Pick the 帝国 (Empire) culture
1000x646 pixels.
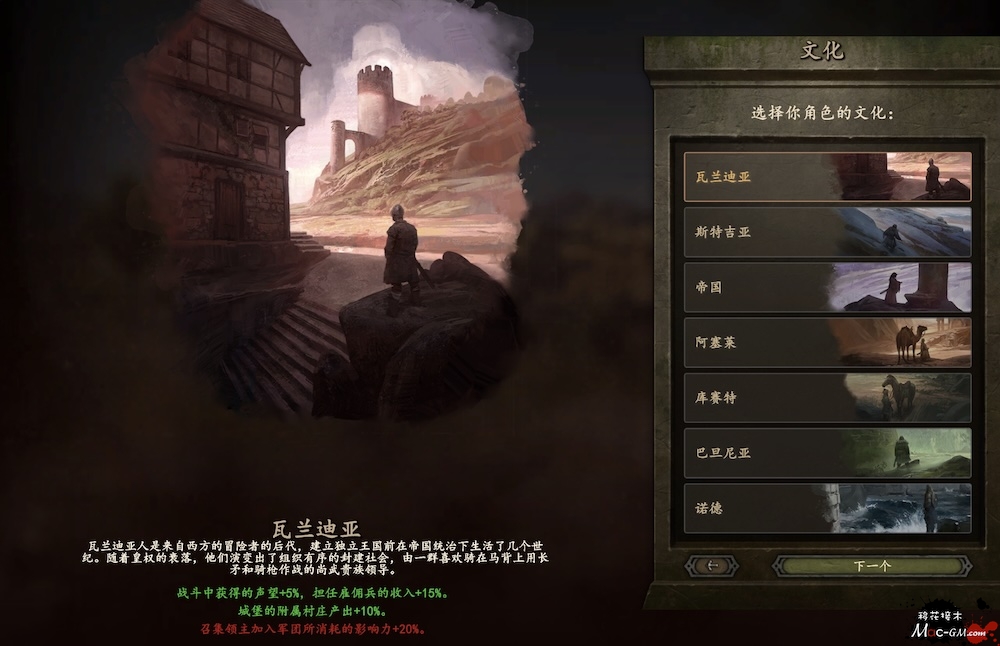(827, 287)
